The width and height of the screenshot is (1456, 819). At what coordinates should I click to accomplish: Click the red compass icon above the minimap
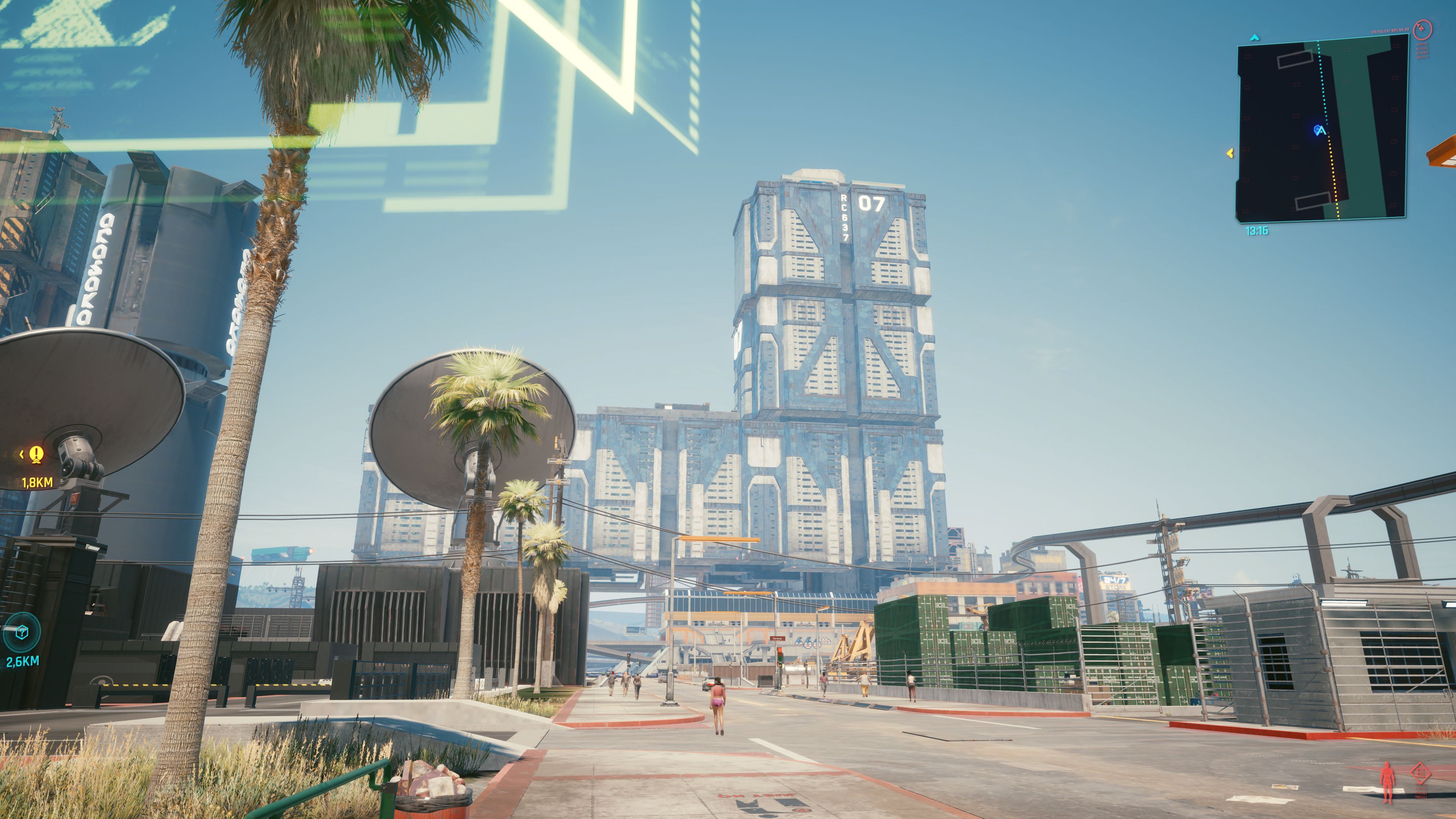coord(1422,29)
